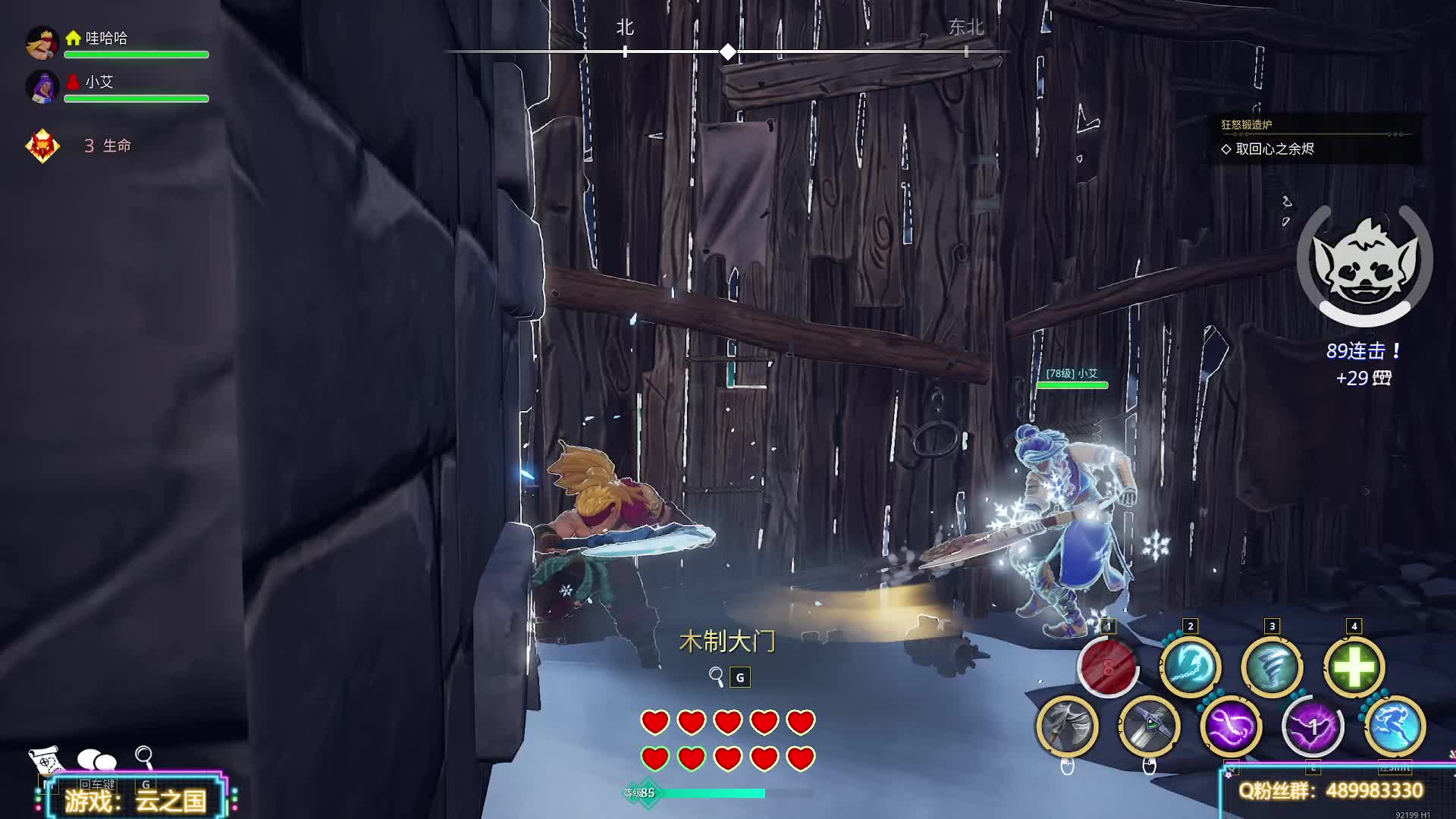1456x819 pixels.
Task: Activate the blue lightning dash ability
Action: pyautogui.click(x=1395, y=726)
